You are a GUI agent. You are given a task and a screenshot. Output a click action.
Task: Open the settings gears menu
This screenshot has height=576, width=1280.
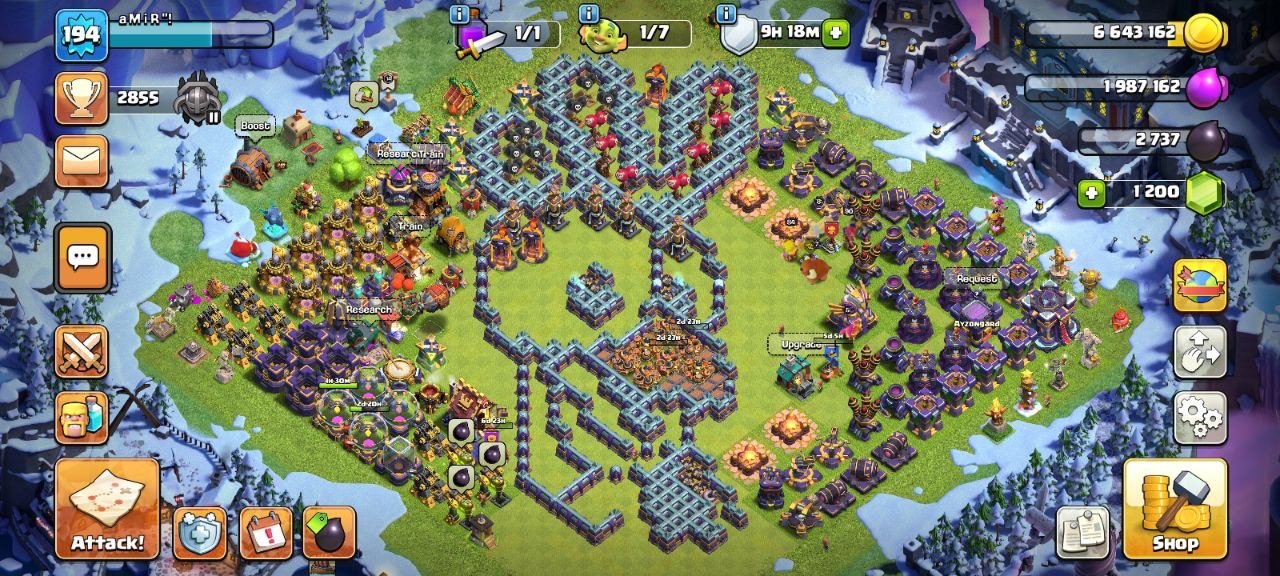coord(1199,417)
